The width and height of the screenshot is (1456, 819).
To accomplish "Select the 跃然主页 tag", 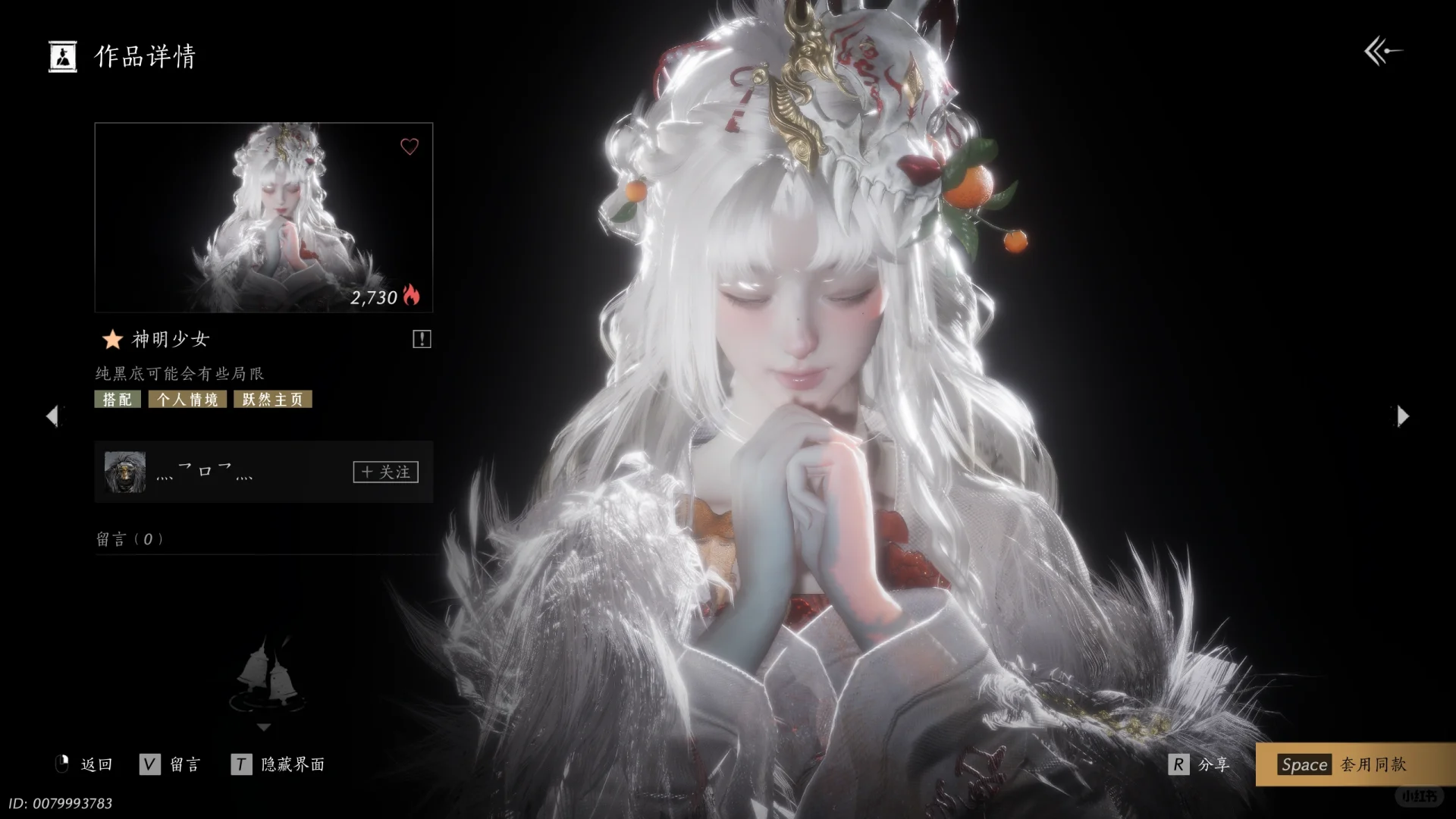I will point(272,400).
